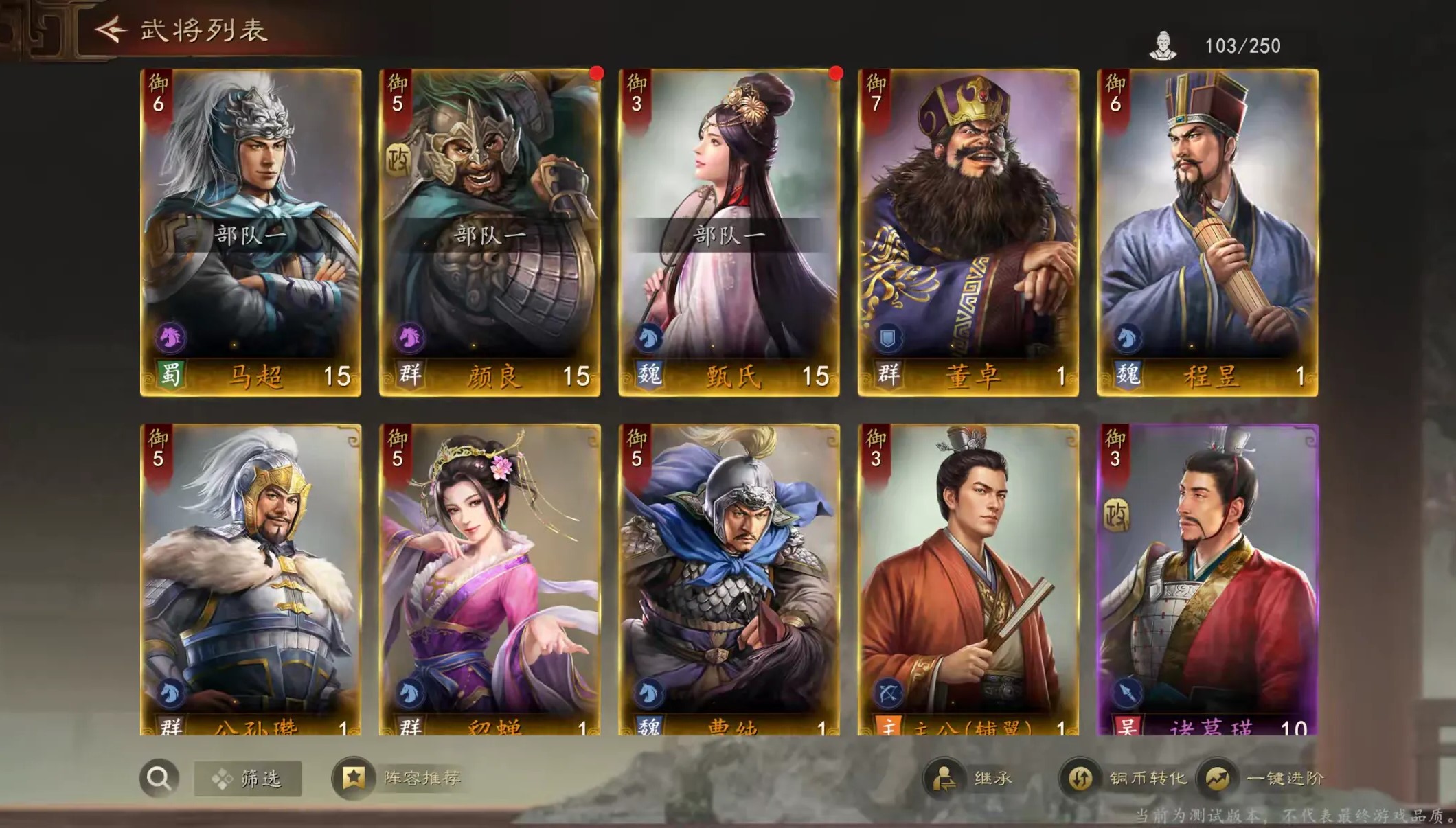This screenshot has width=1456, height=828.
Task: View the 程昱 general card
Action: [1207, 232]
